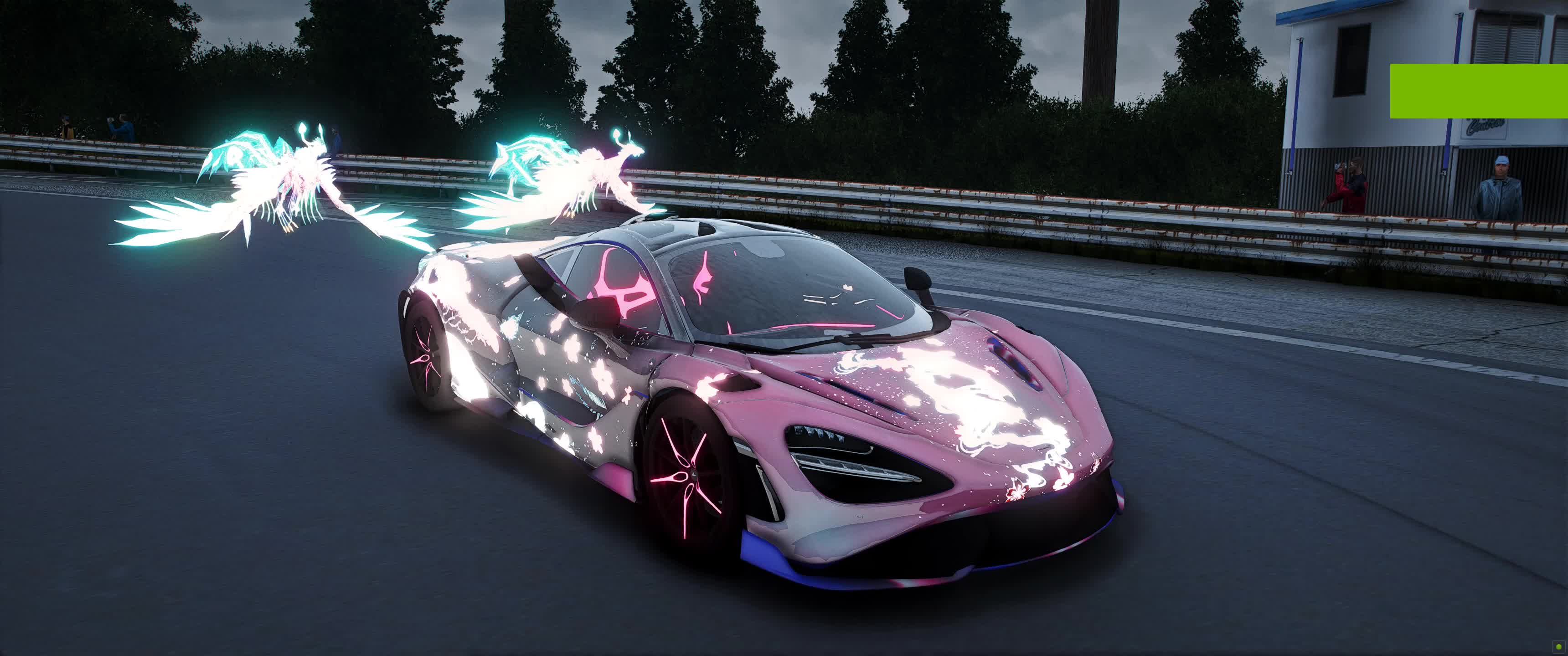Click the blank green overlay notification banner
This screenshot has height=656, width=1568.
(1479, 91)
